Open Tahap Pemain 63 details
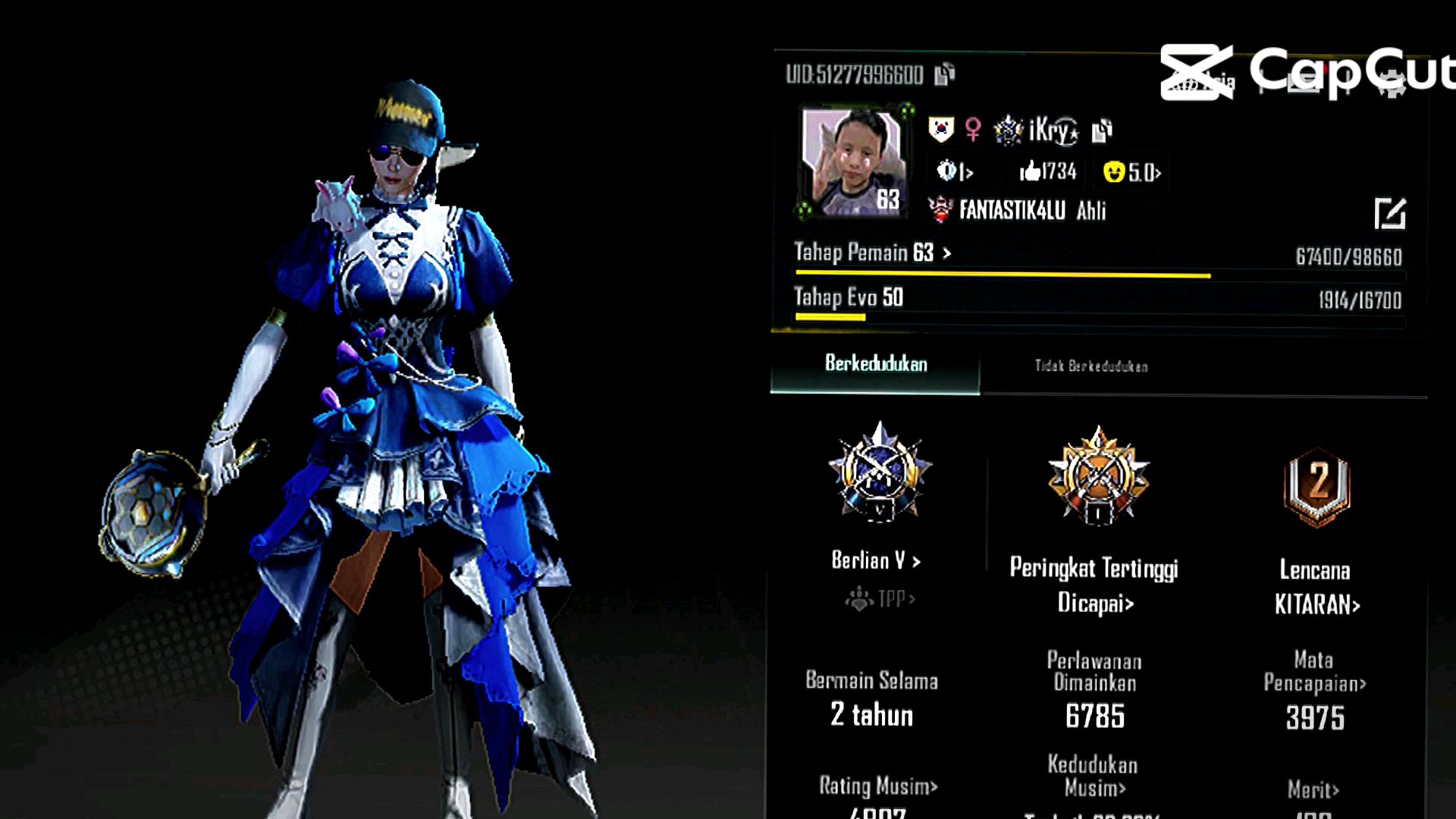Screen dimensions: 1456x819 pos(872,253)
